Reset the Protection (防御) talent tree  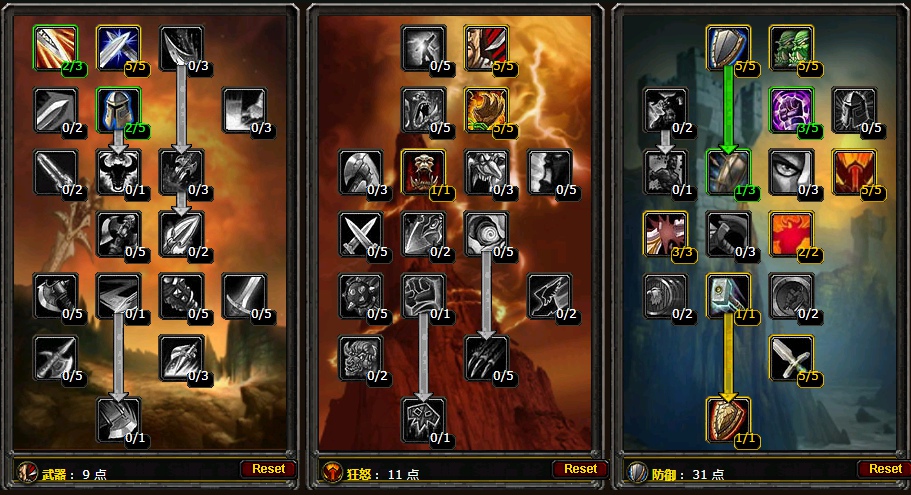[x=885, y=468]
